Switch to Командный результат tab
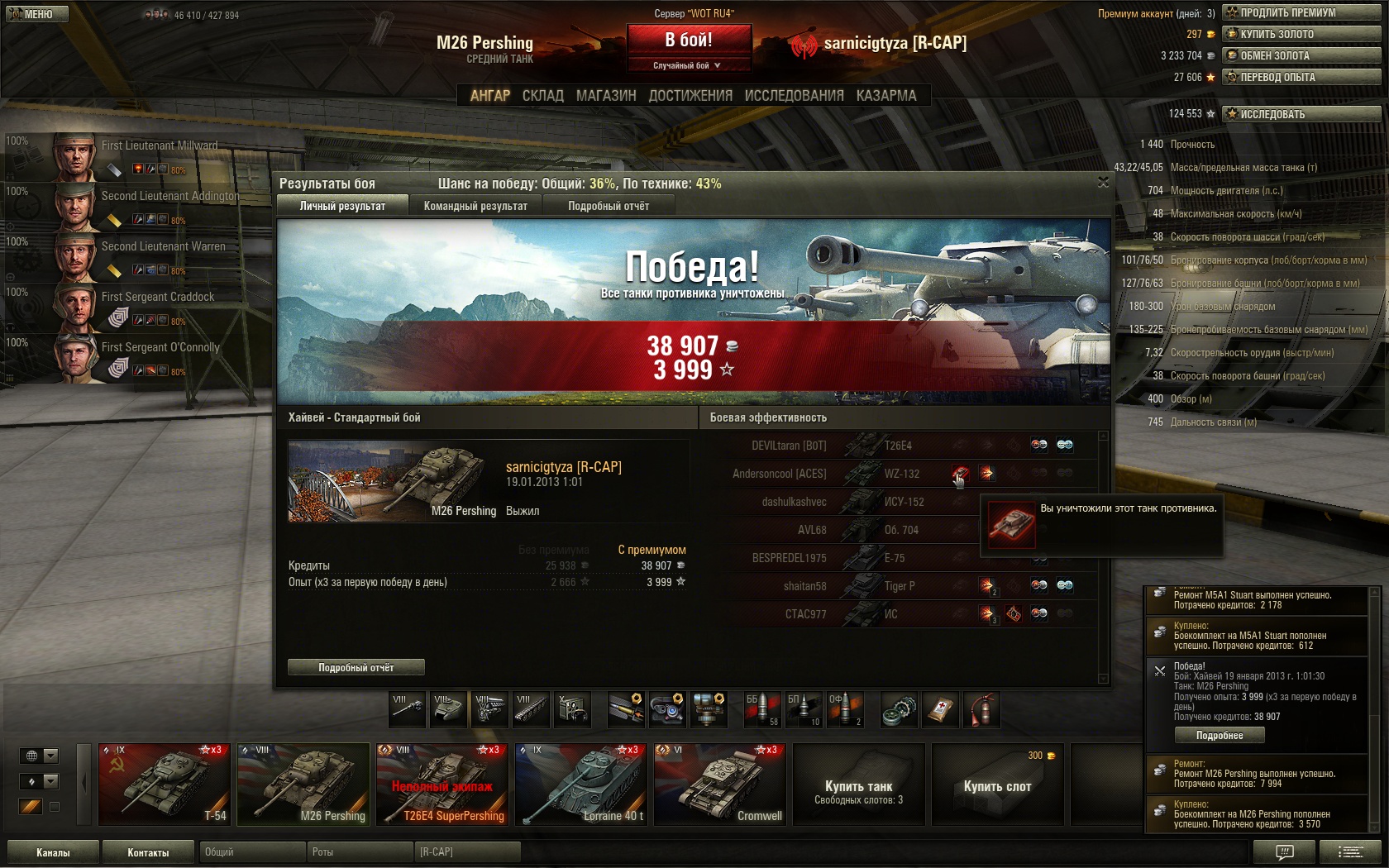 point(475,206)
